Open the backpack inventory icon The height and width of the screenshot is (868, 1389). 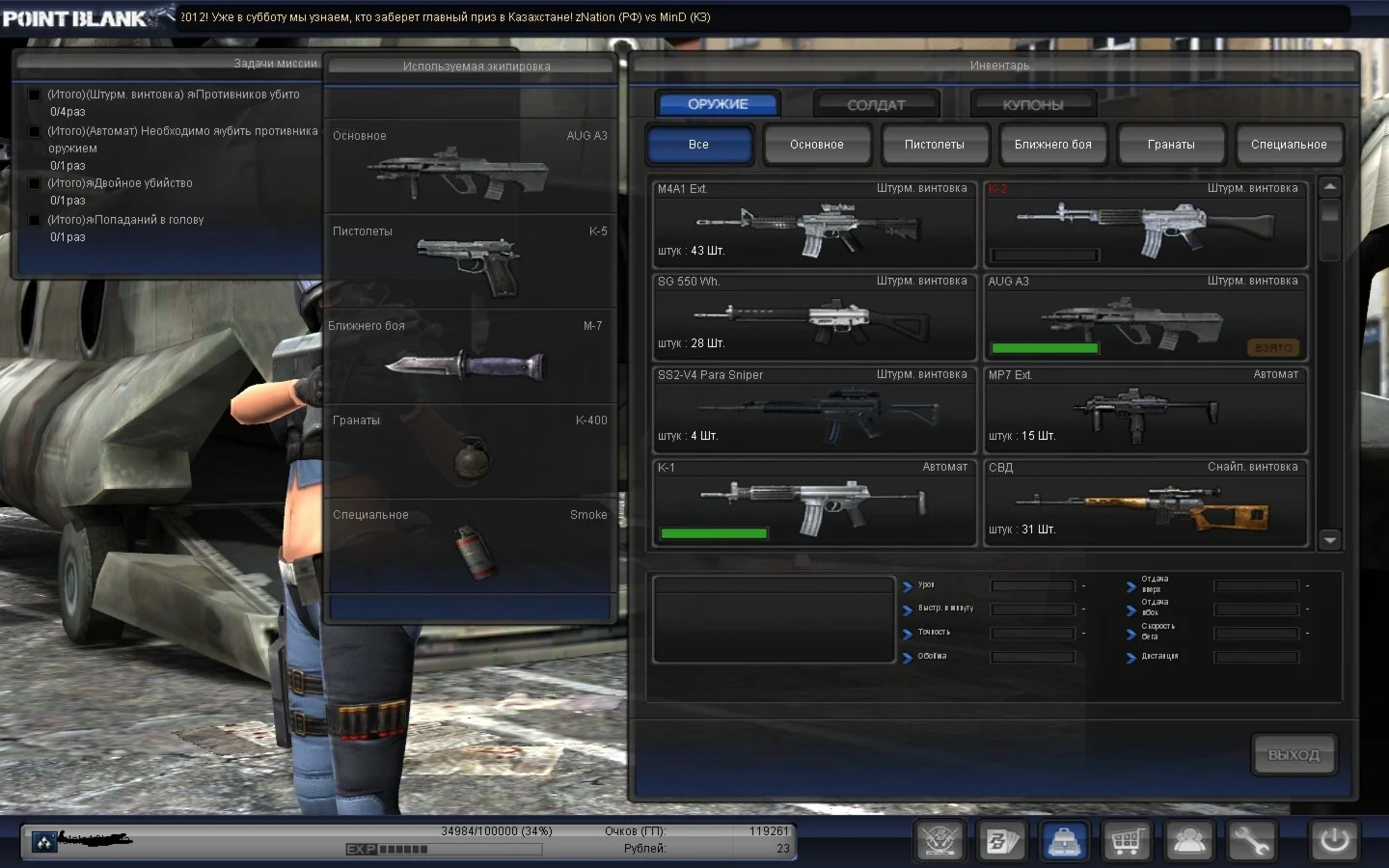[x=1064, y=840]
